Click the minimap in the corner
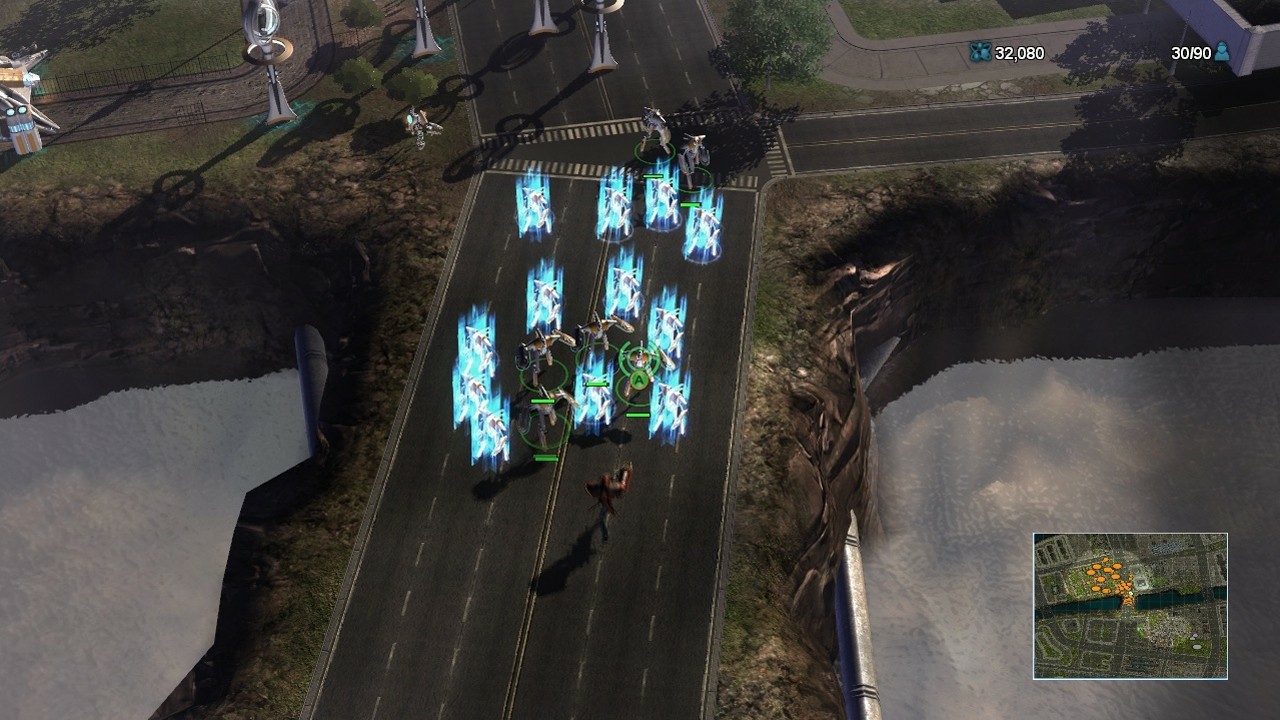 click(x=1130, y=606)
